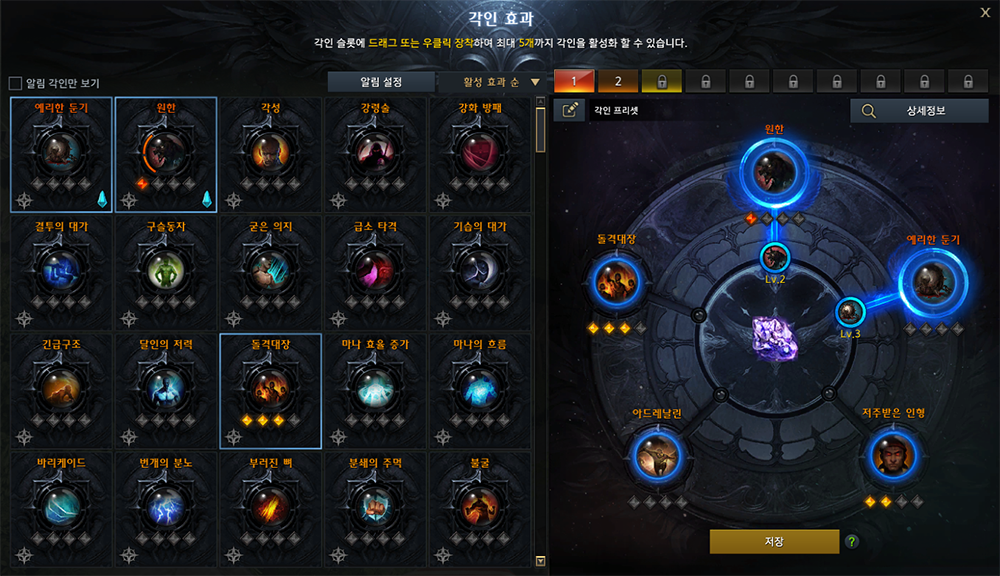Edit the 각인 프리셋 name
The image size is (1000, 576).
(571, 111)
